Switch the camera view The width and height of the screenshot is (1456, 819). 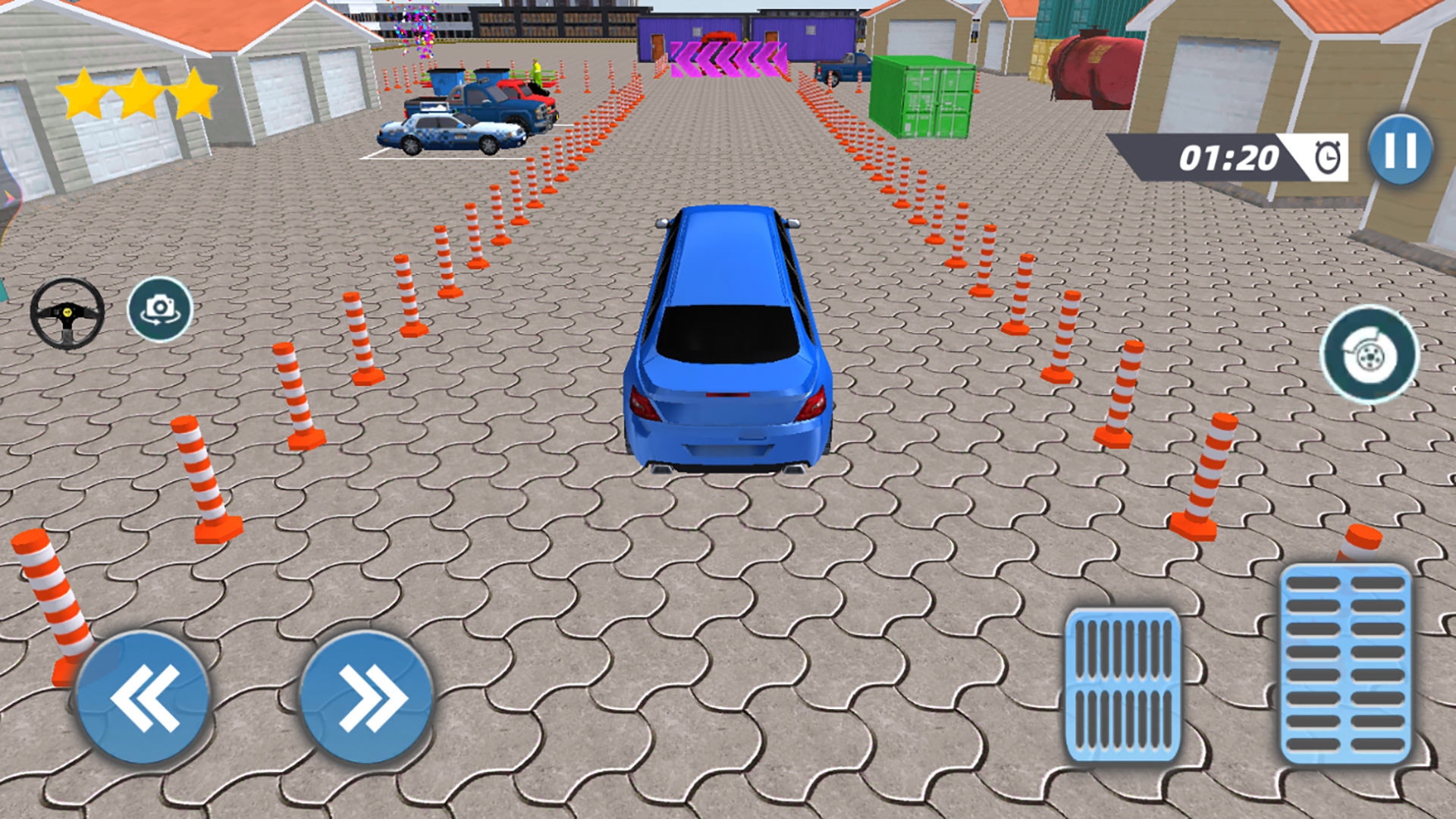click(x=159, y=309)
